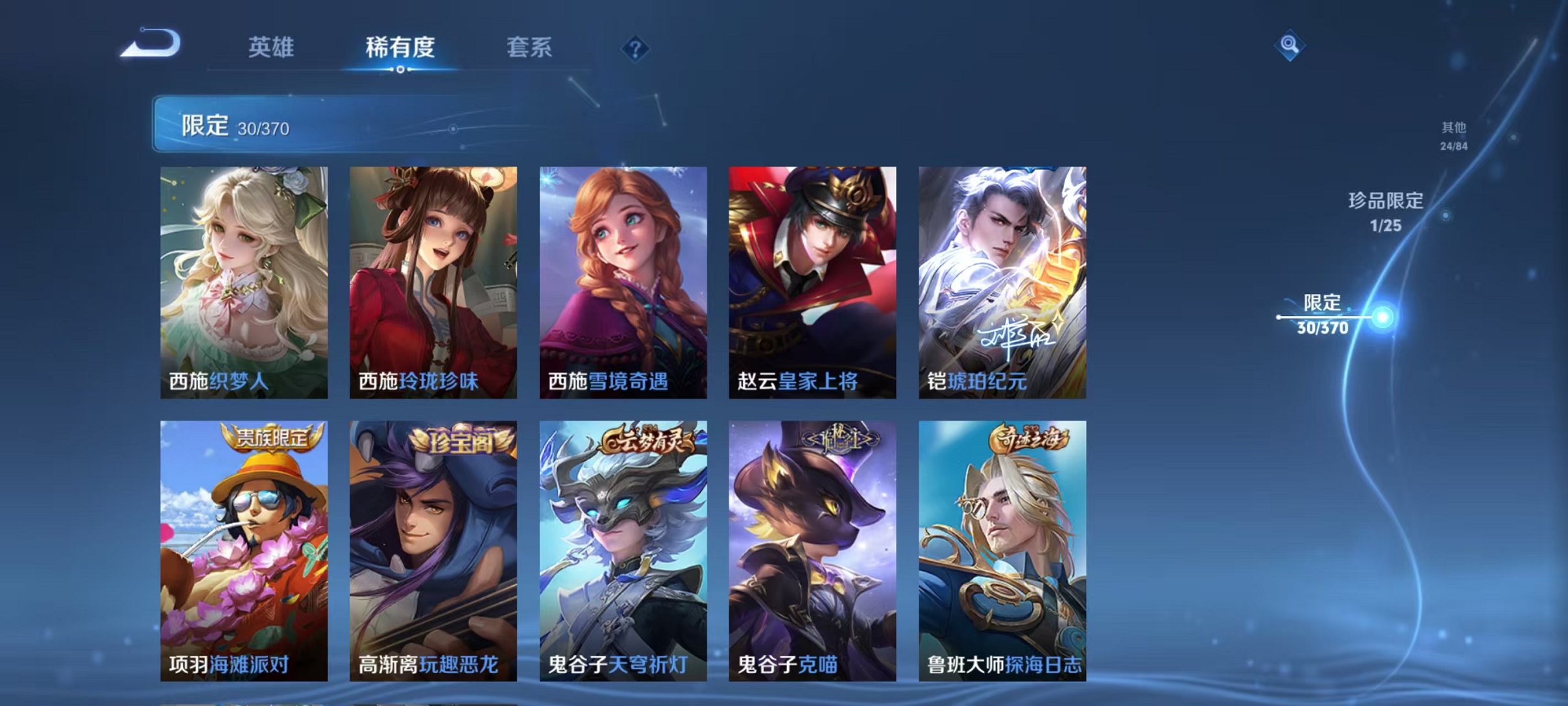Click the search magnifier icon top-right
This screenshot has width=1568, height=706.
pos(1290,45)
